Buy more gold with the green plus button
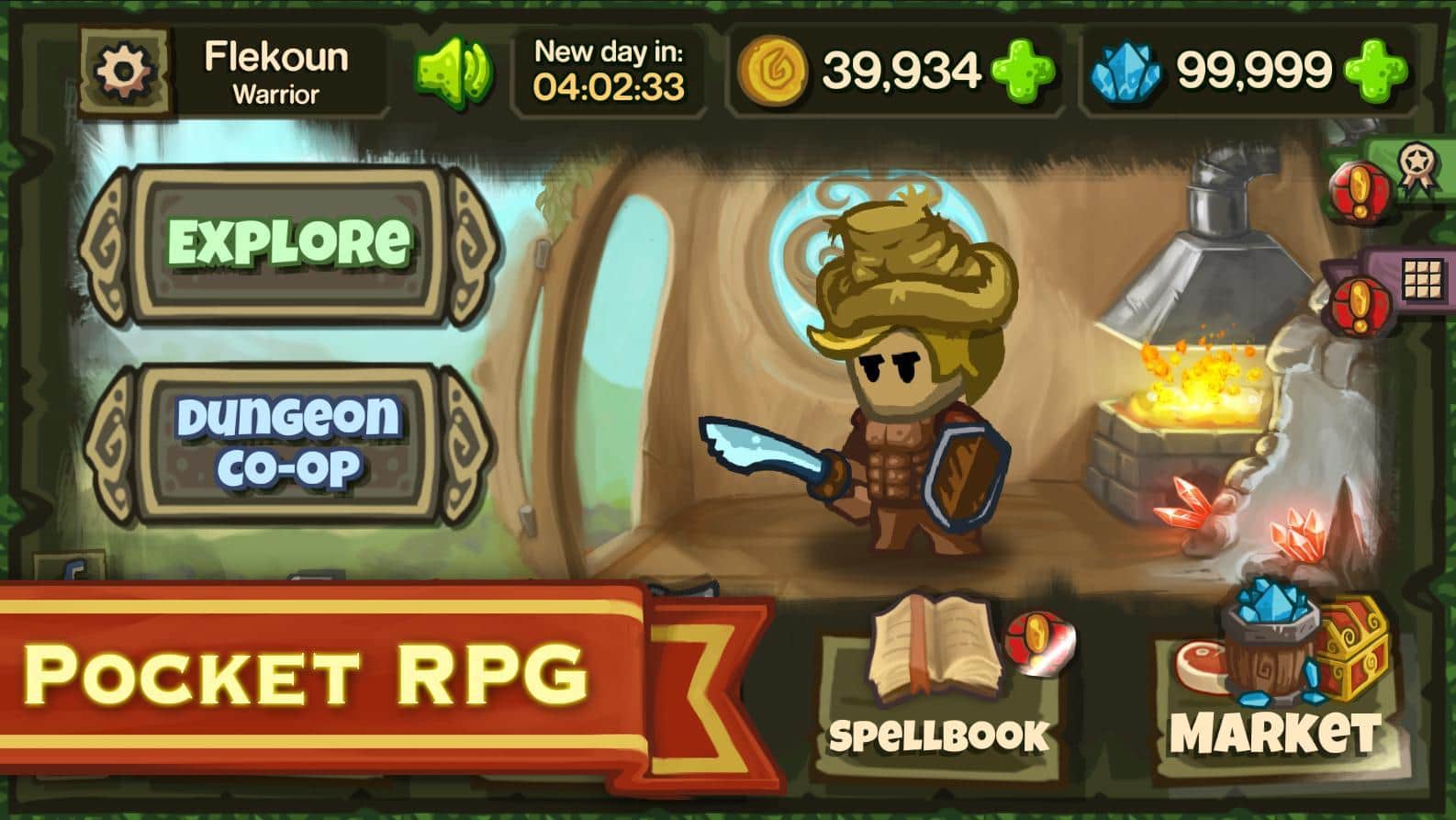Screen dimensions: 1456x820 (x=1022, y=69)
